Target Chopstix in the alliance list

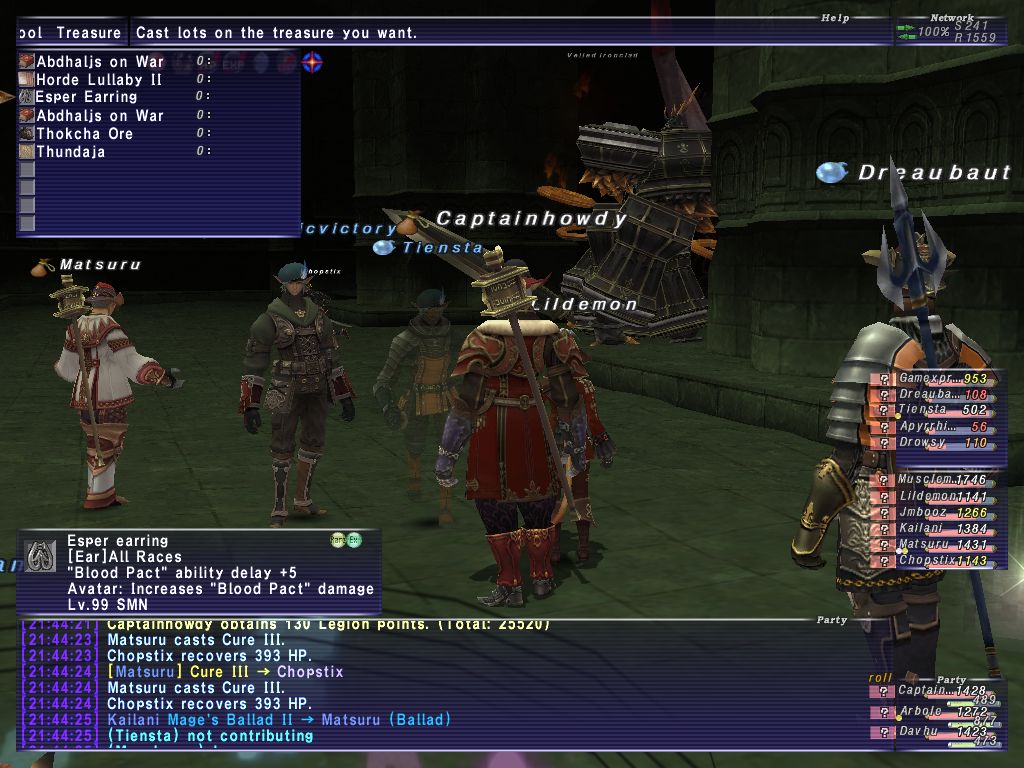click(922, 561)
